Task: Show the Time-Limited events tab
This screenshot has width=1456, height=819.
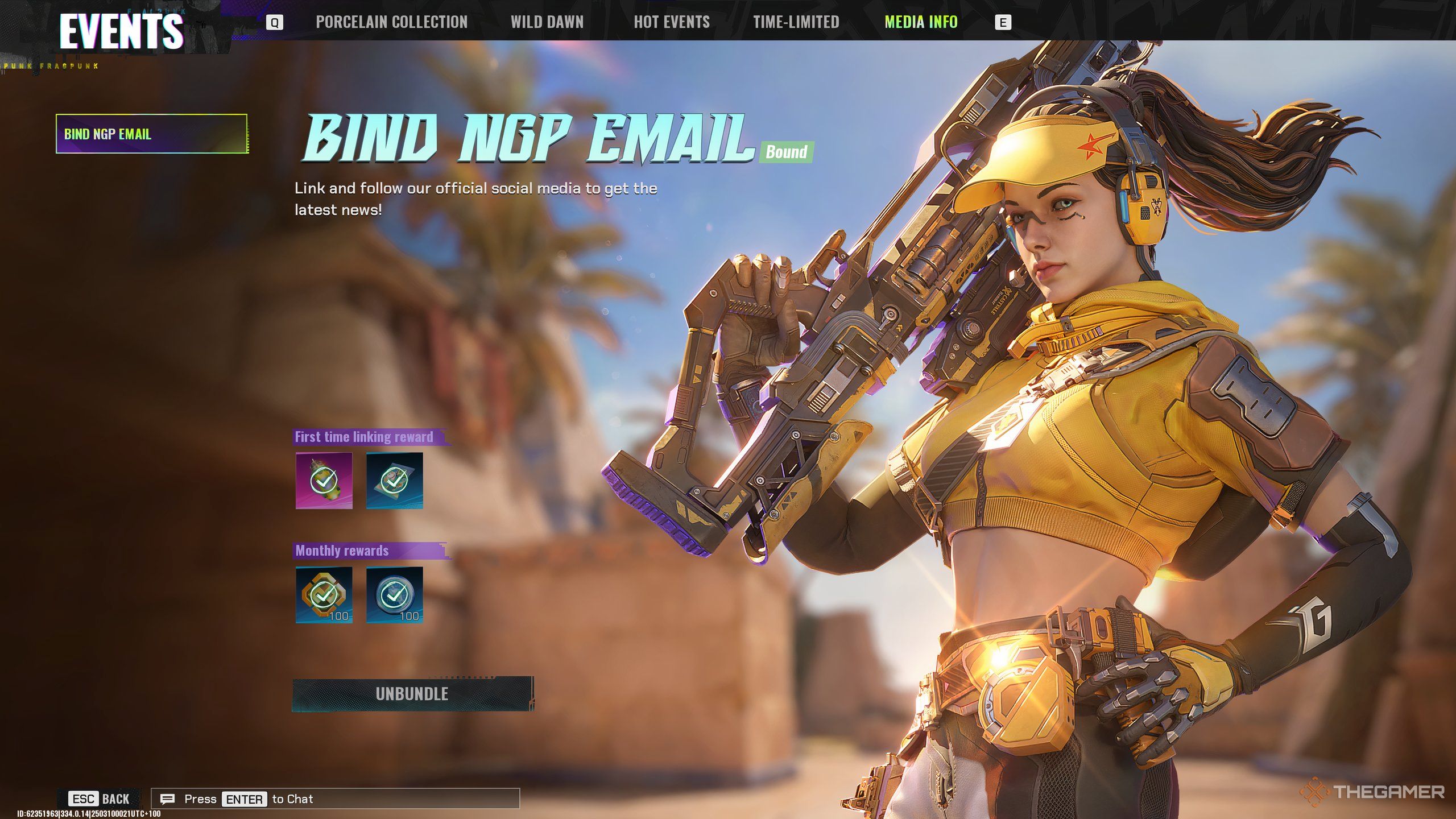Action: point(796,22)
